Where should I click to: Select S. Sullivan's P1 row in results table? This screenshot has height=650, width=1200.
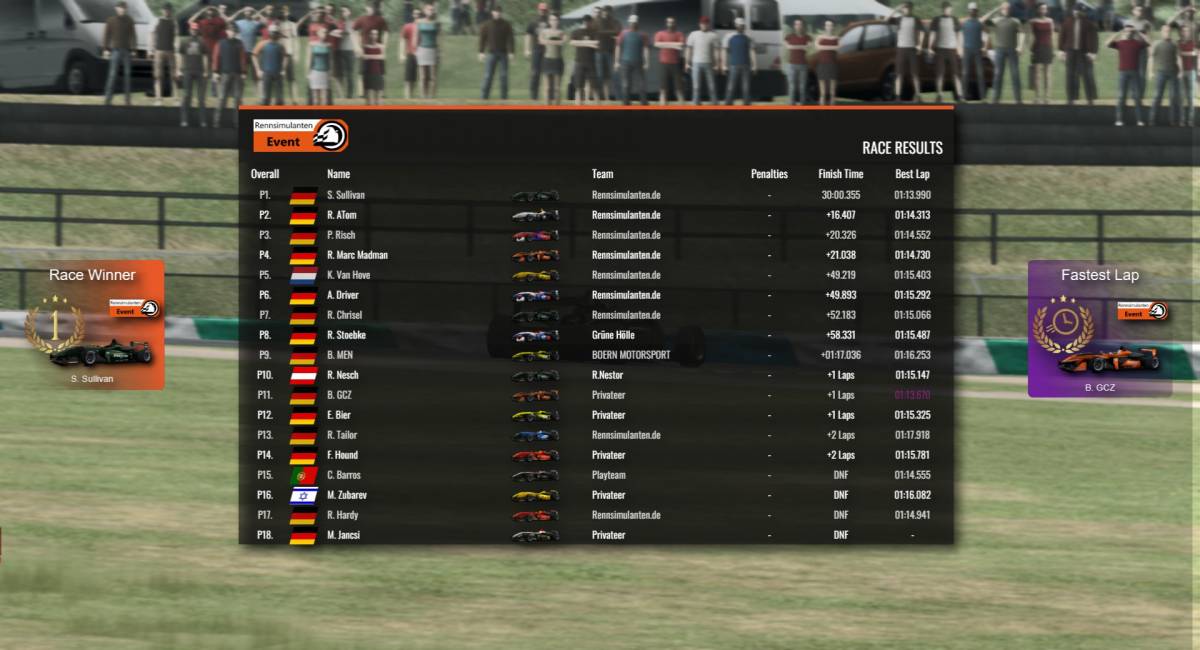tap(595, 195)
